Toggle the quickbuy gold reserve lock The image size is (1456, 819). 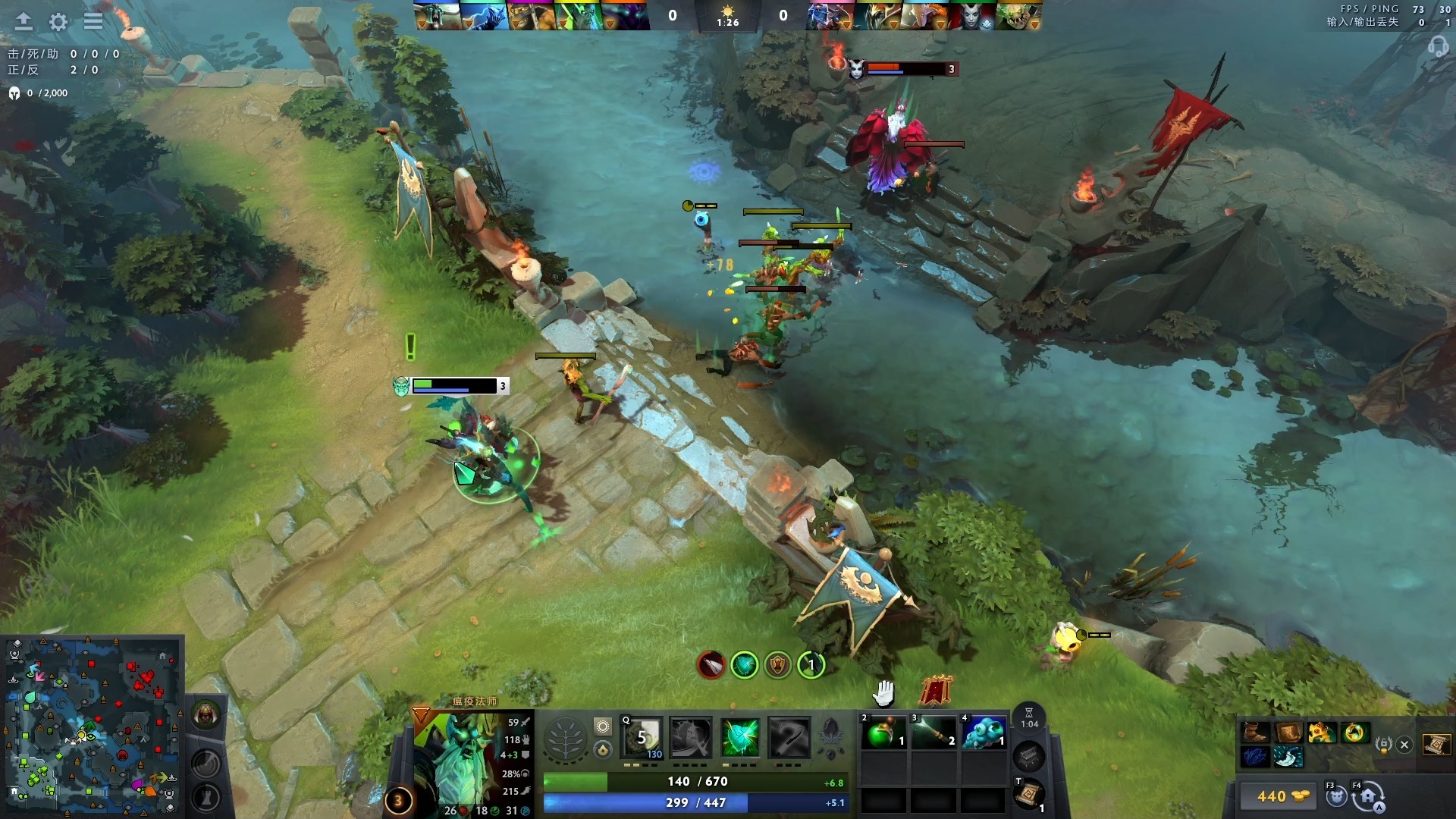coord(1383,744)
